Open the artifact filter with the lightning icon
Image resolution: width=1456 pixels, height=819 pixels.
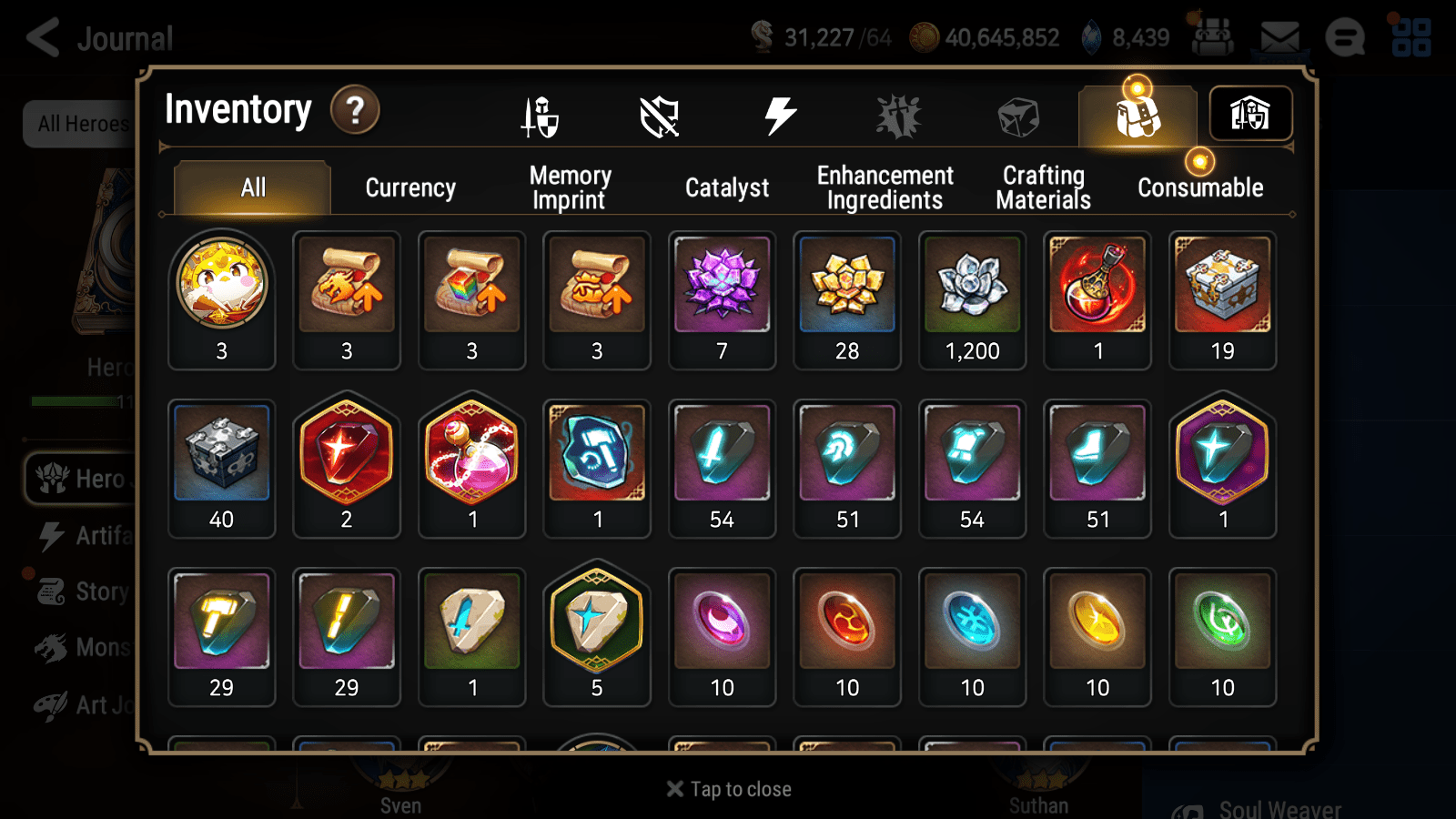[x=778, y=113]
